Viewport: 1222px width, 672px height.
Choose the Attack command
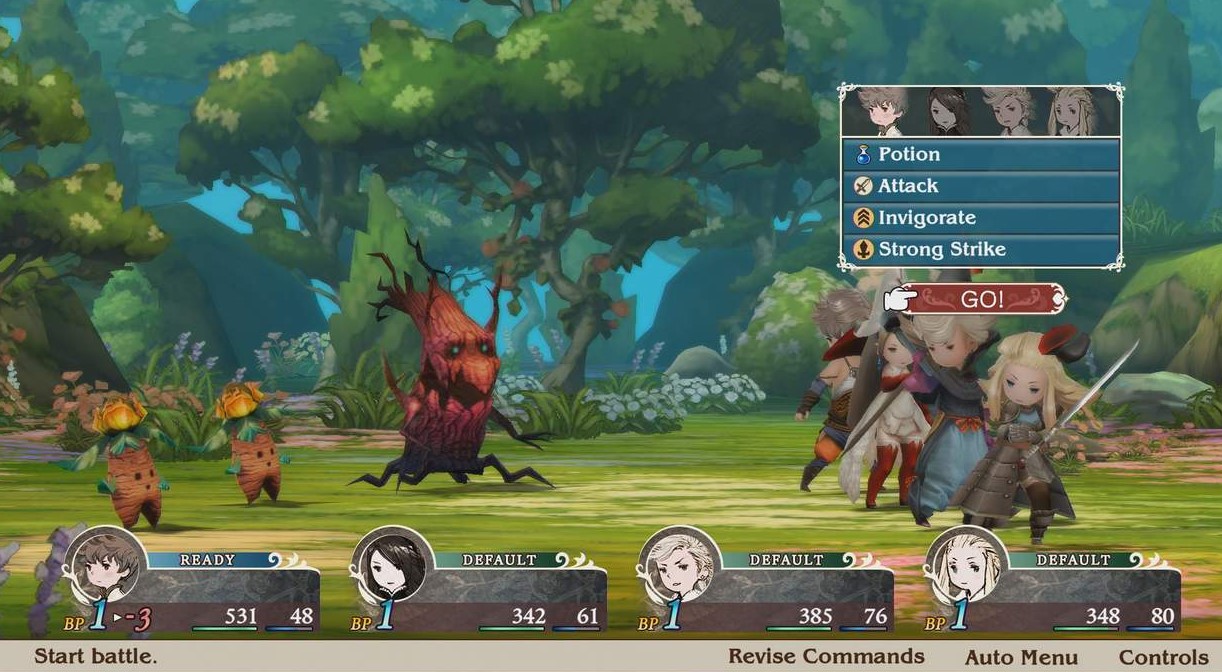[980, 186]
